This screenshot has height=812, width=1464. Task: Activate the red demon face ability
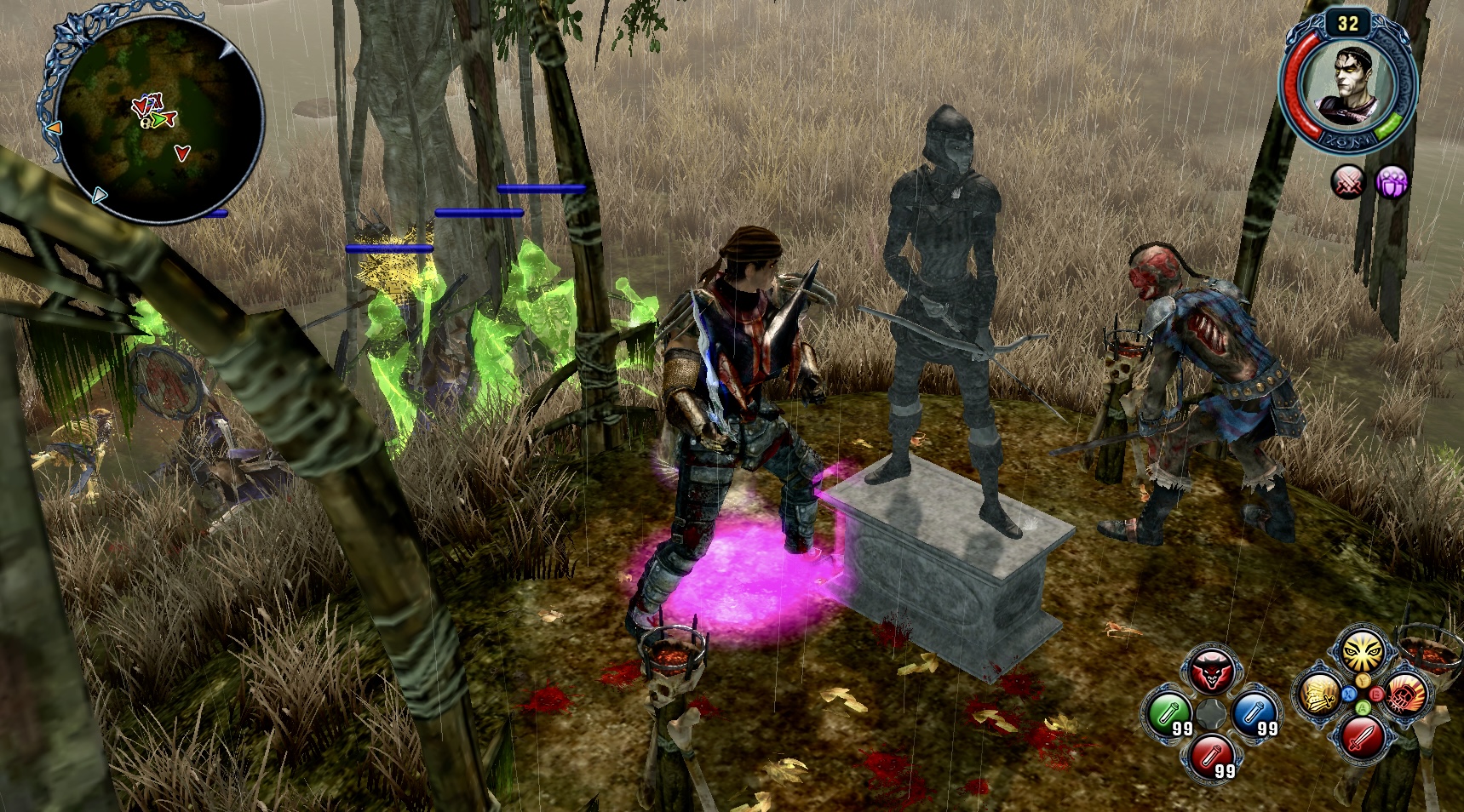1210,672
